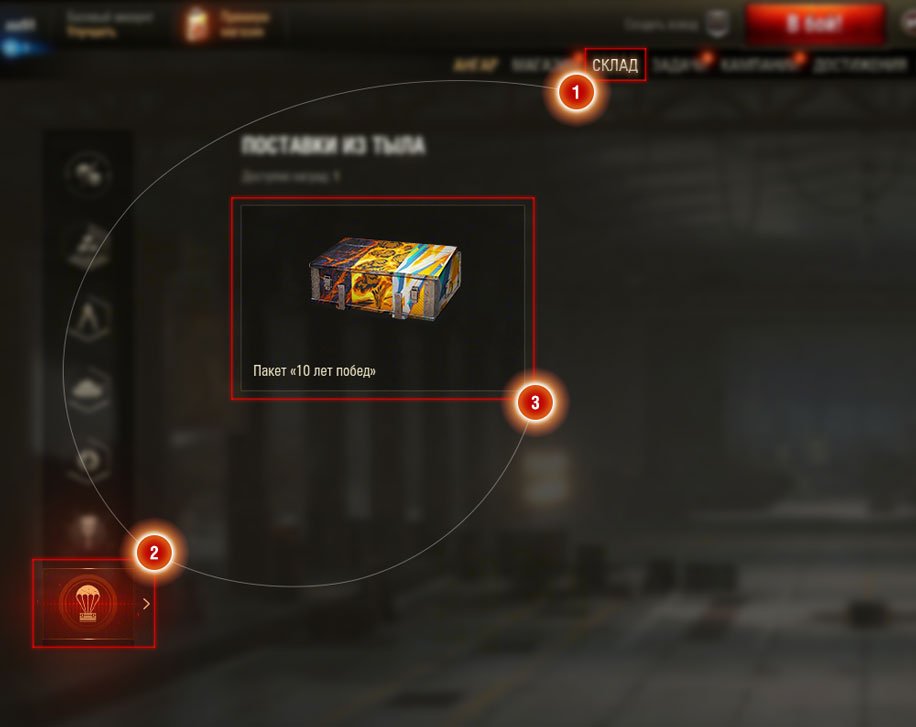Switch to the АНГАР (Garage) tab
Screen dimensions: 916x727
point(475,66)
